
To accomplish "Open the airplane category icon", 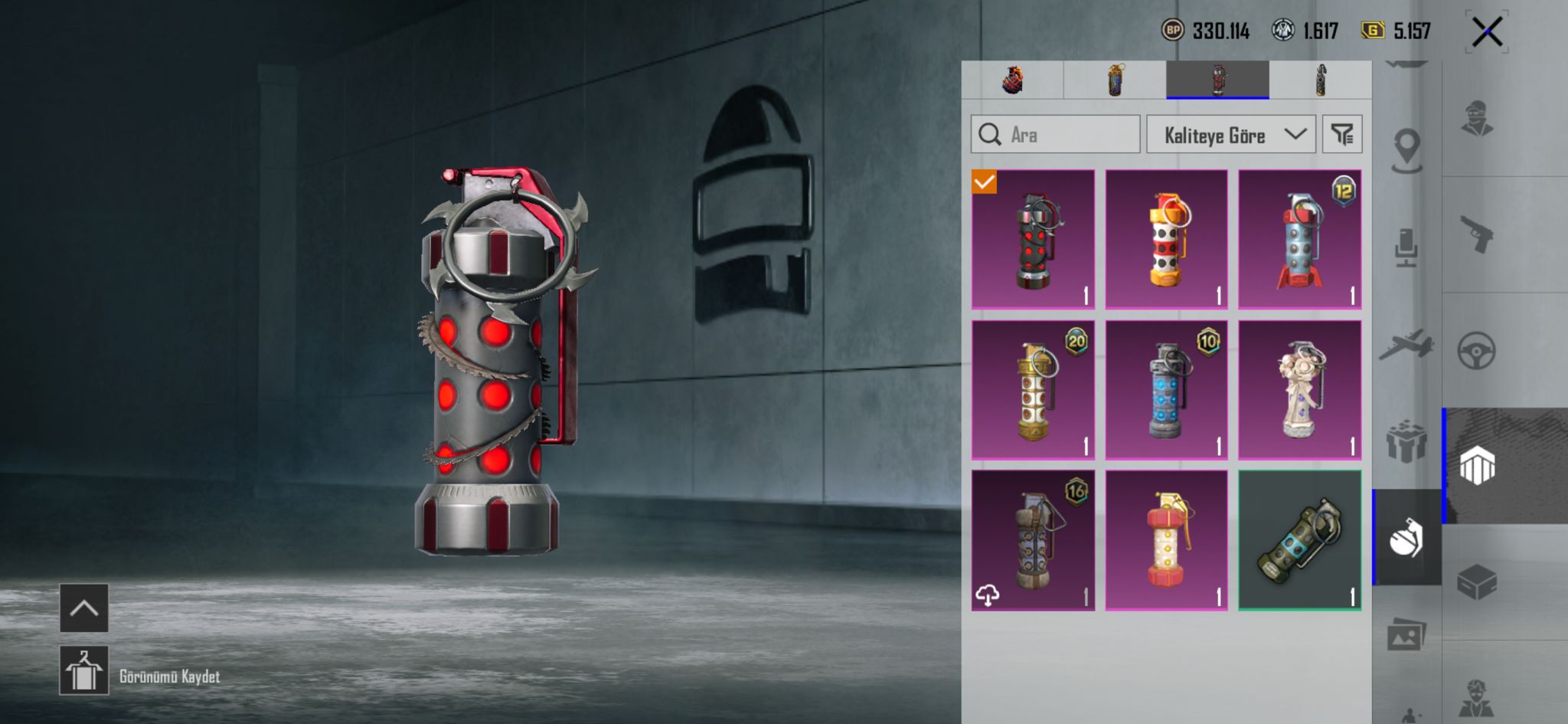I will click(1406, 345).
